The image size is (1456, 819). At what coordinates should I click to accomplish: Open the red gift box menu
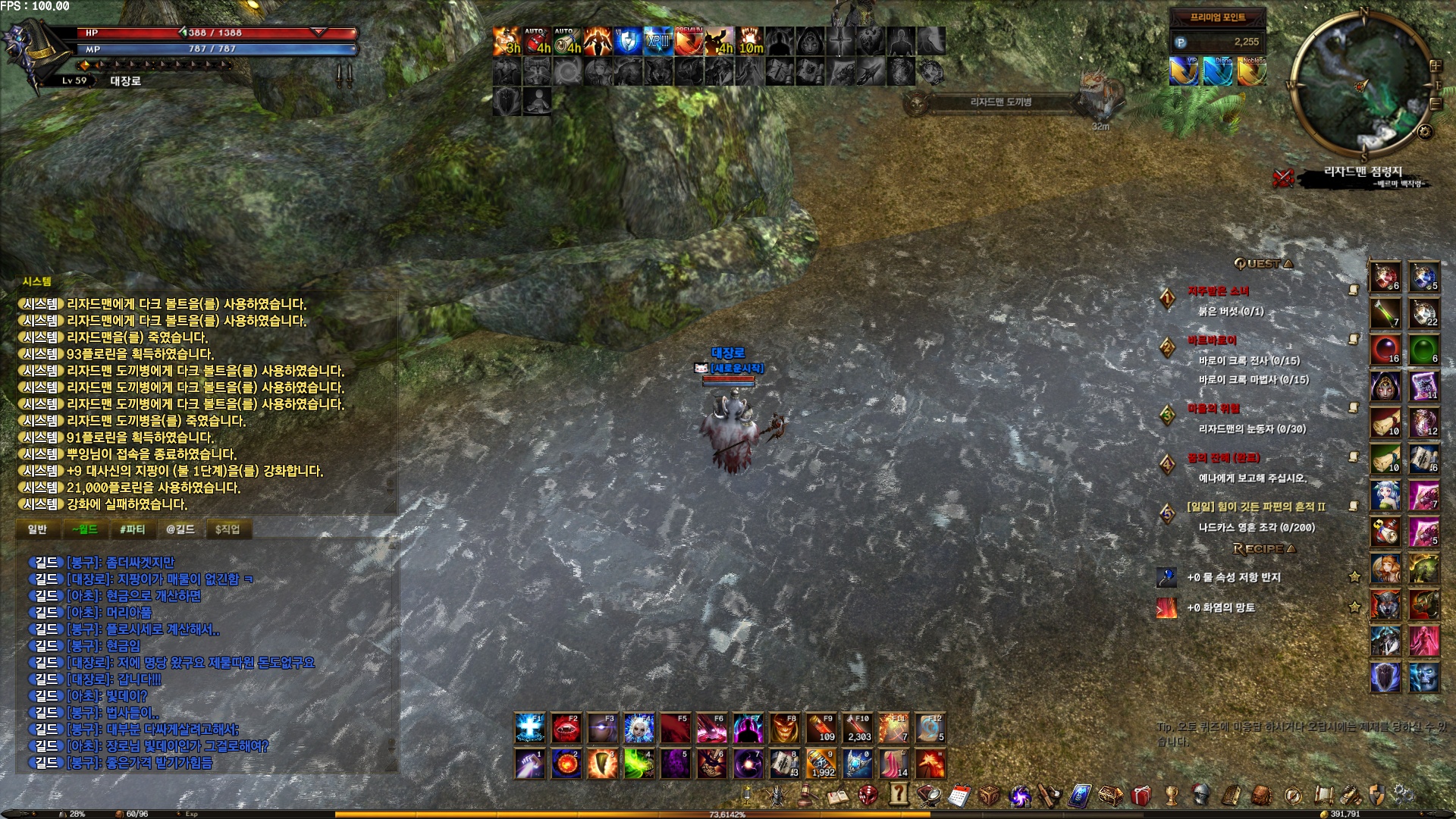(x=1141, y=795)
